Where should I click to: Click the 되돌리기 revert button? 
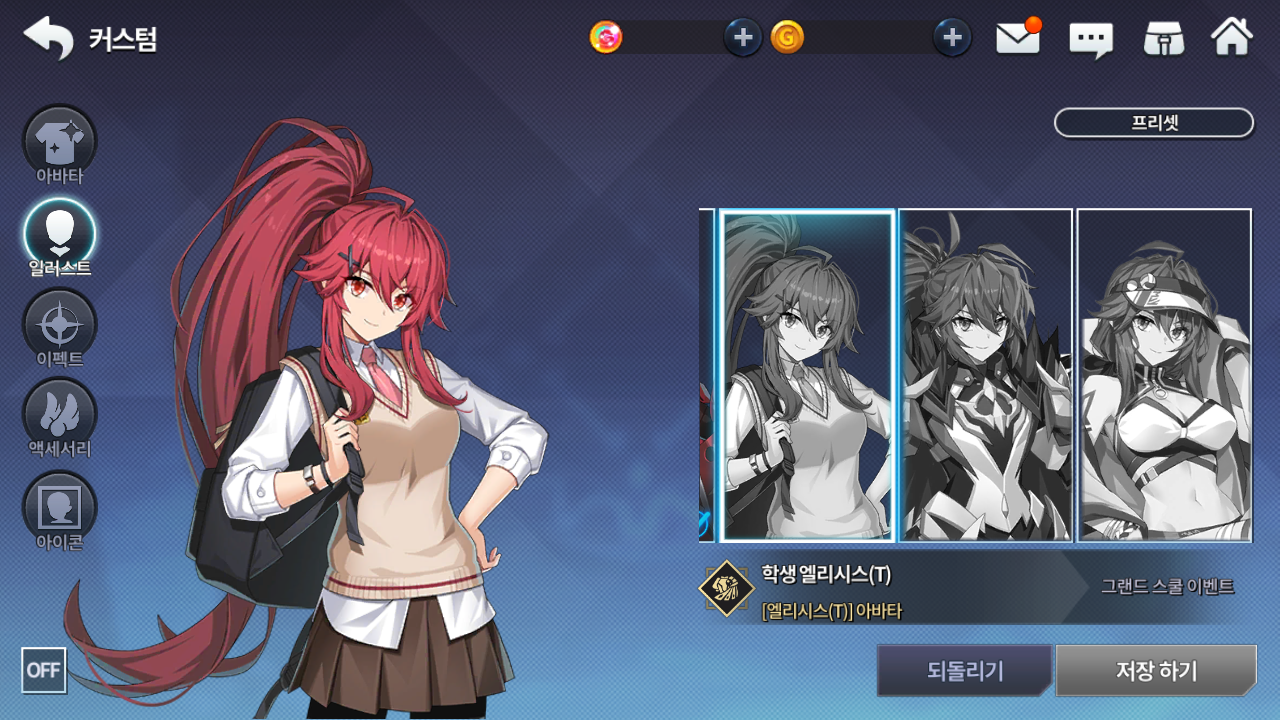pyautogui.click(x=964, y=670)
